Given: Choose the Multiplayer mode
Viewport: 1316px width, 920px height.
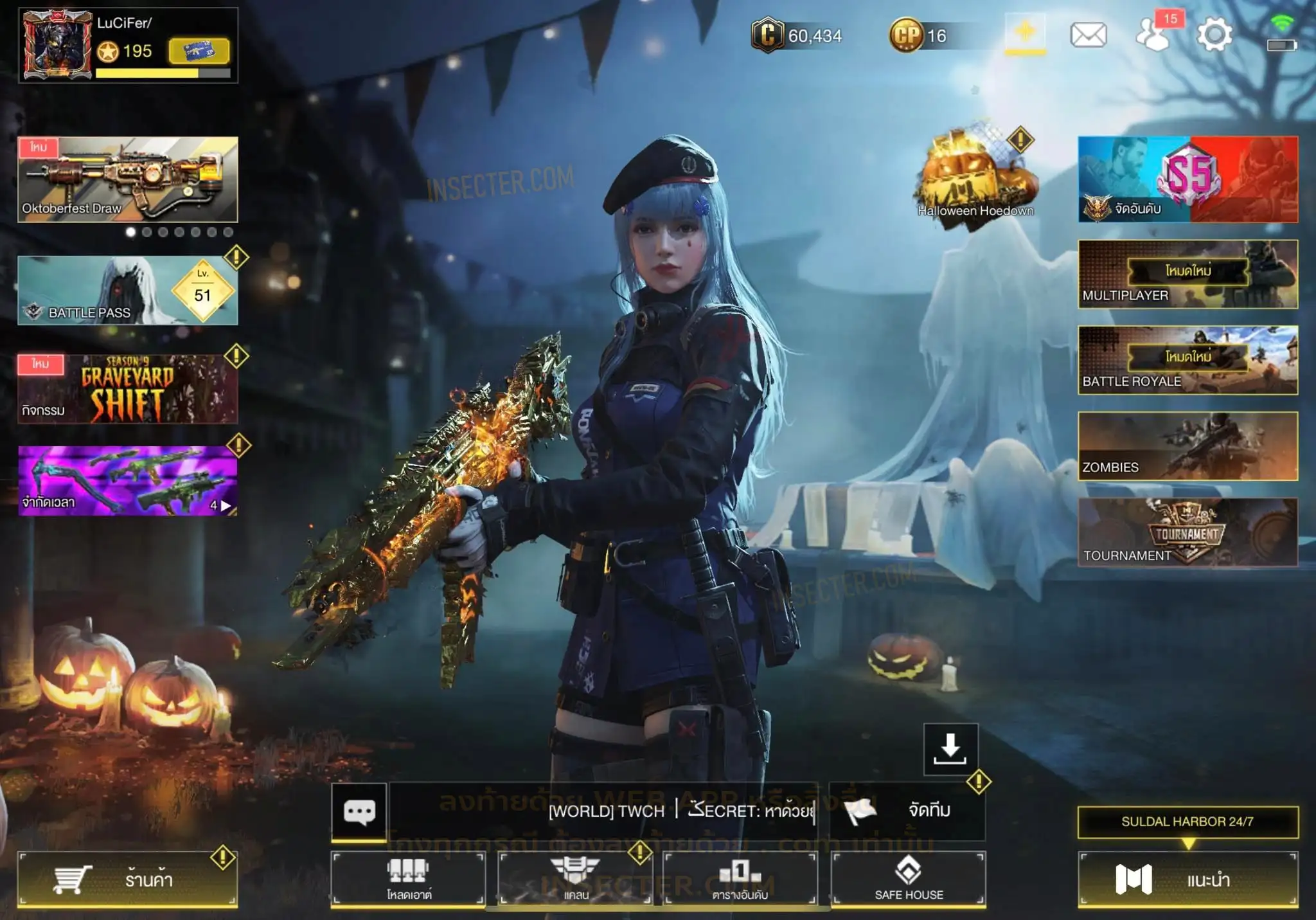Looking at the screenshot, I should point(1187,274).
